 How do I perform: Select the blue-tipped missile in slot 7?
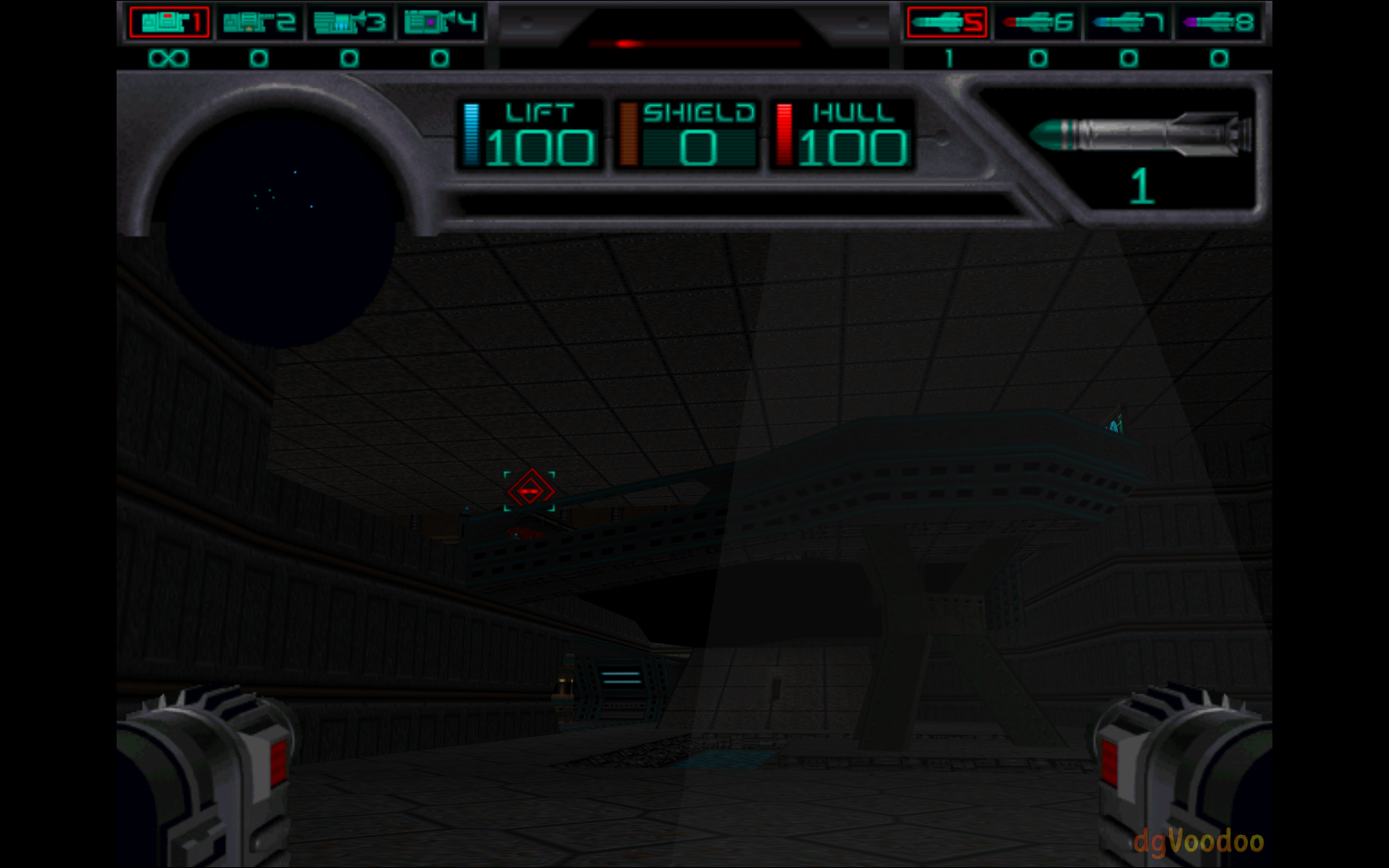coord(1126,23)
